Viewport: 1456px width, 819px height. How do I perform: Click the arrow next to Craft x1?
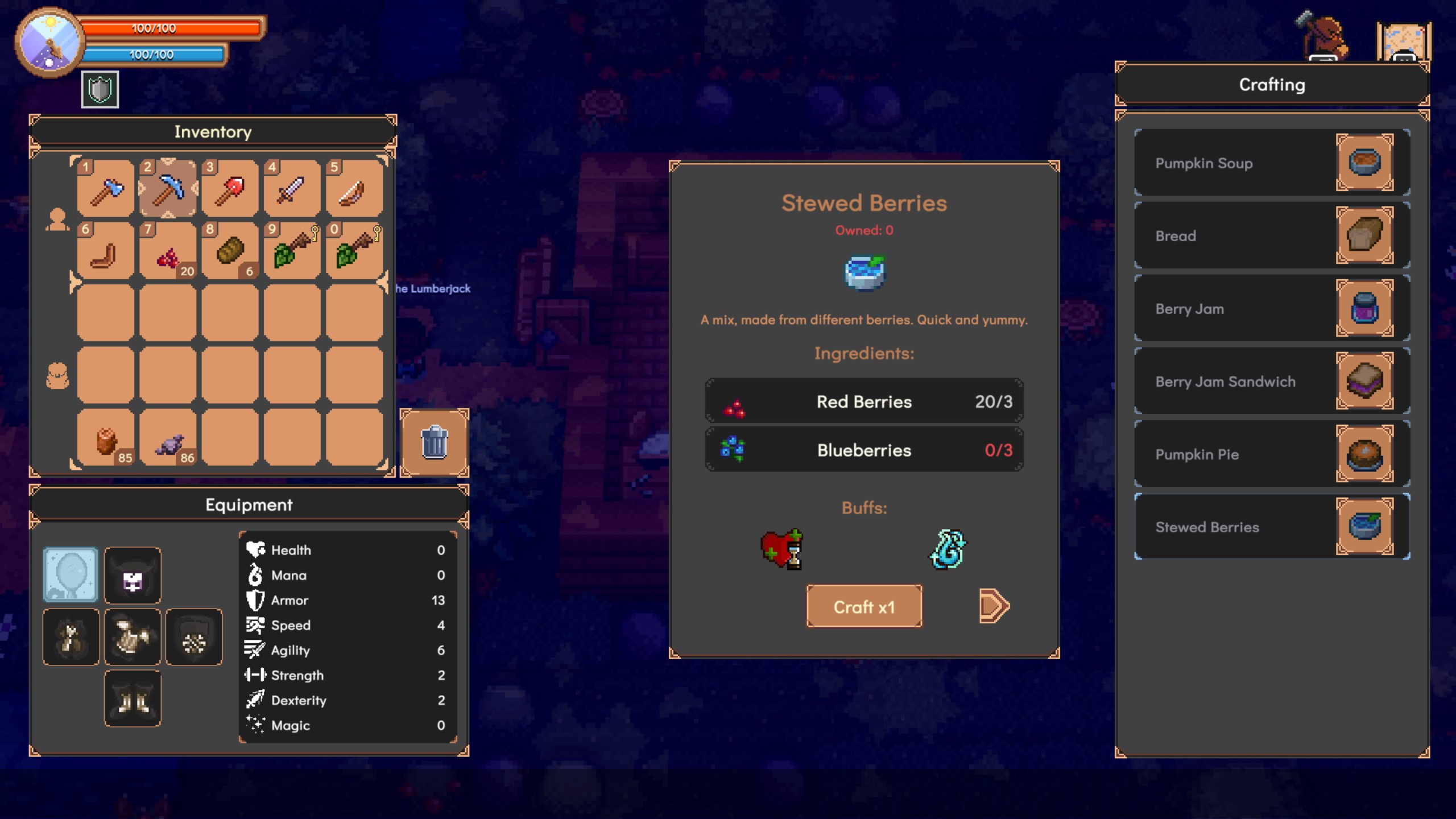click(994, 606)
